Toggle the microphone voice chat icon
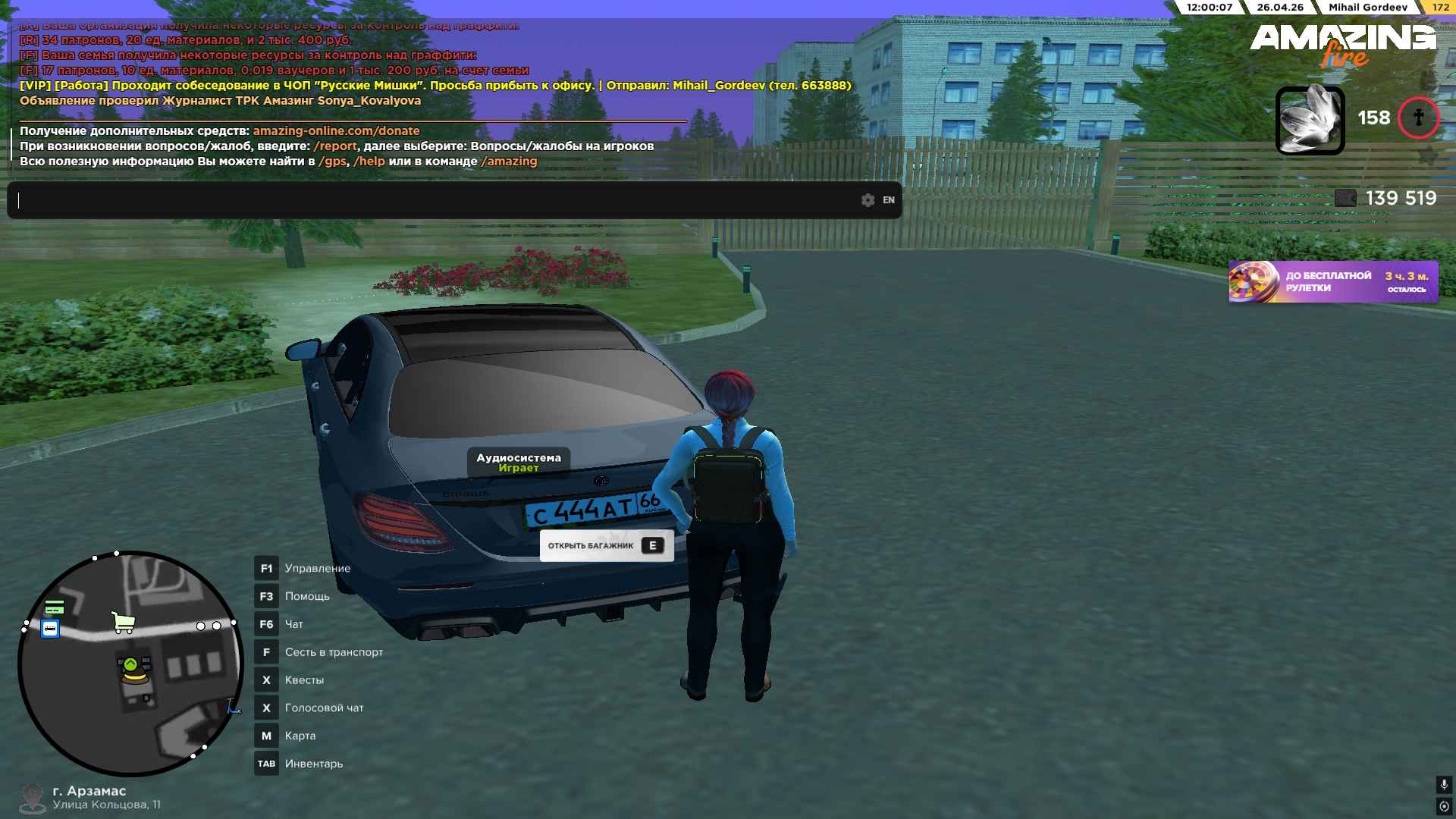 [1444, 784]
